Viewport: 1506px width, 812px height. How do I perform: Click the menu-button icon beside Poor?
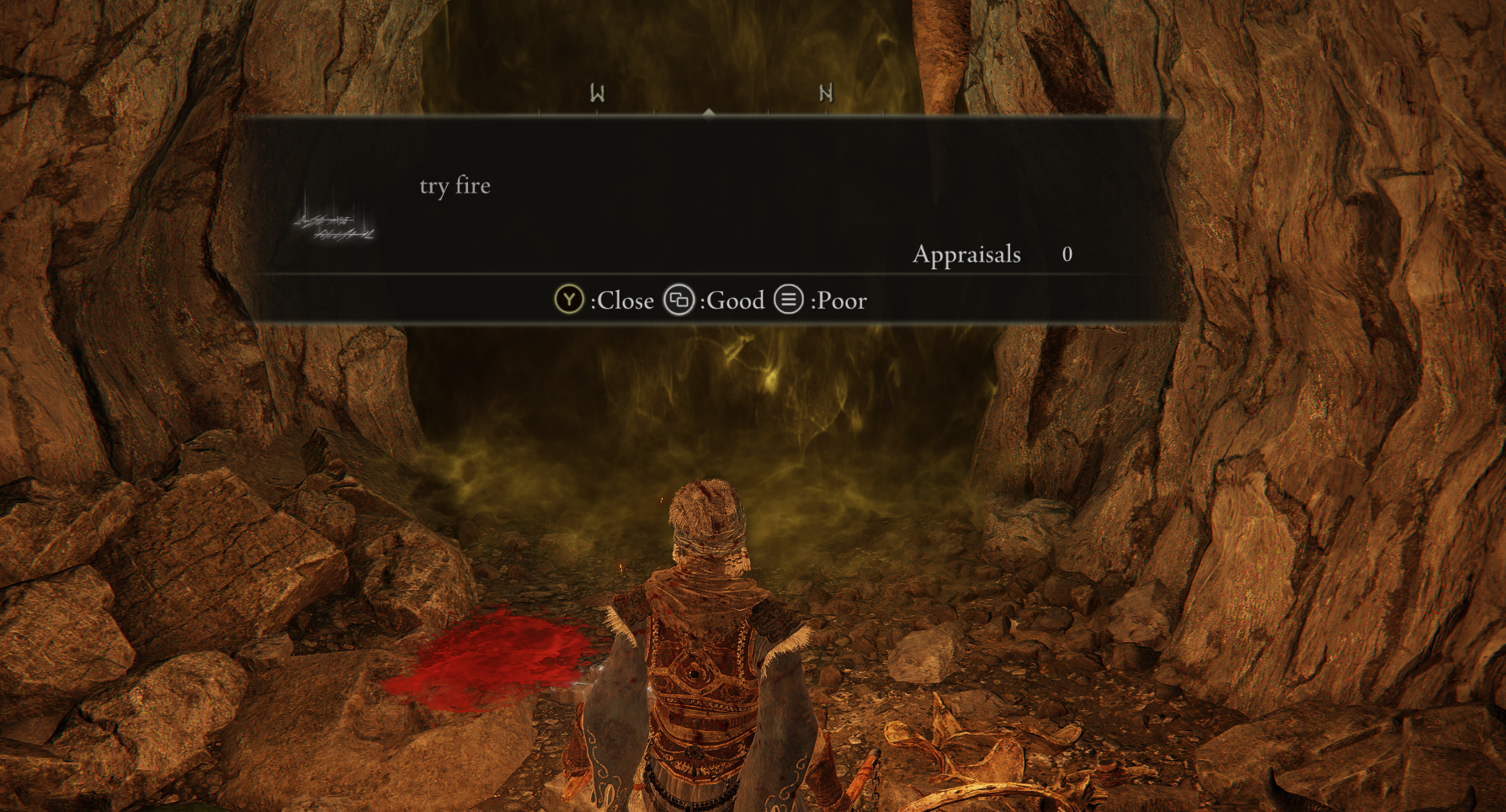[x=788, y=300]
